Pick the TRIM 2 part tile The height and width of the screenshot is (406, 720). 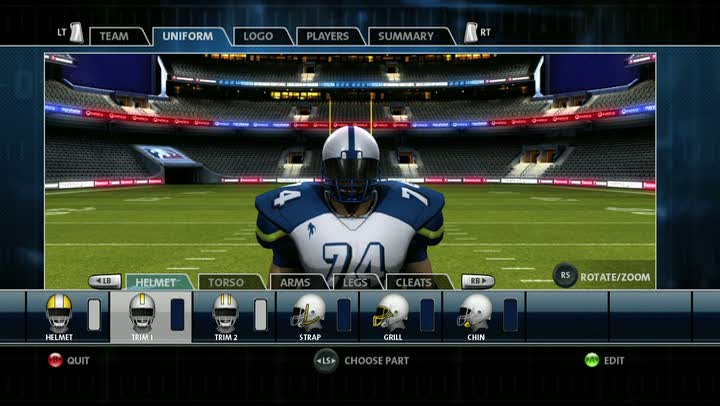(x=226, y=316)
